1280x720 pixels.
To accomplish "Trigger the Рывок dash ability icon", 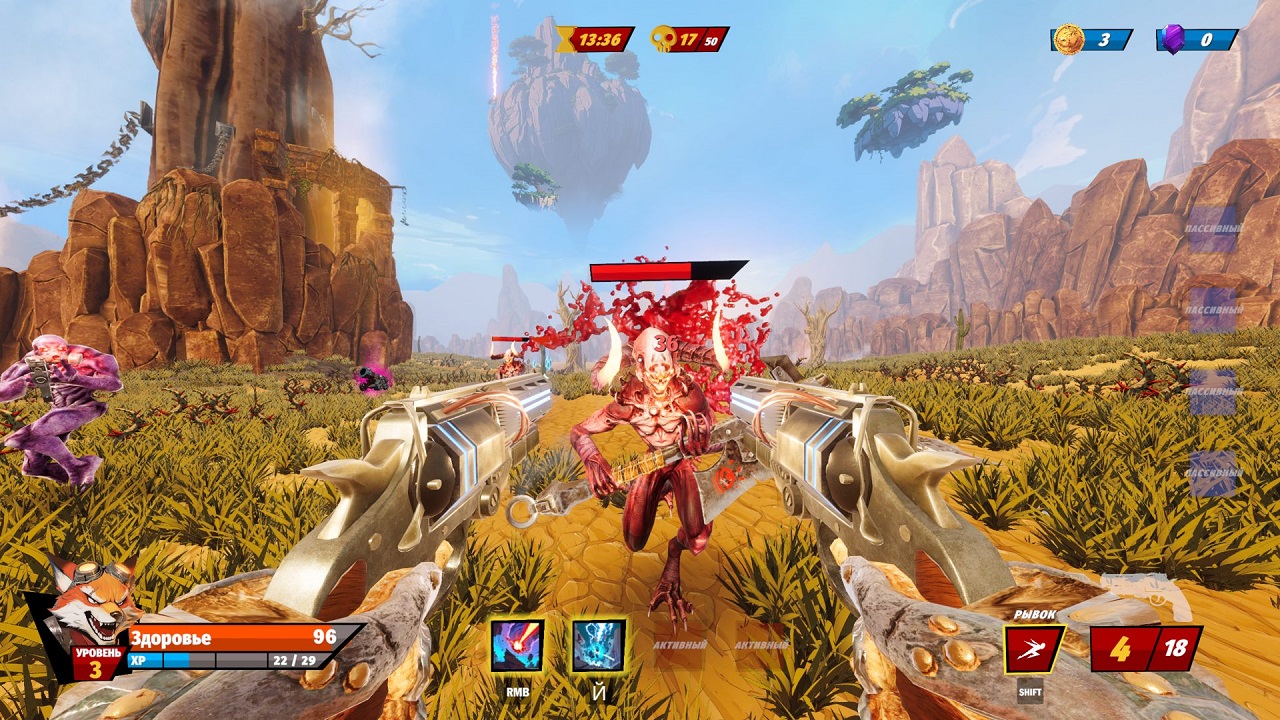I will pos(1034,649).
